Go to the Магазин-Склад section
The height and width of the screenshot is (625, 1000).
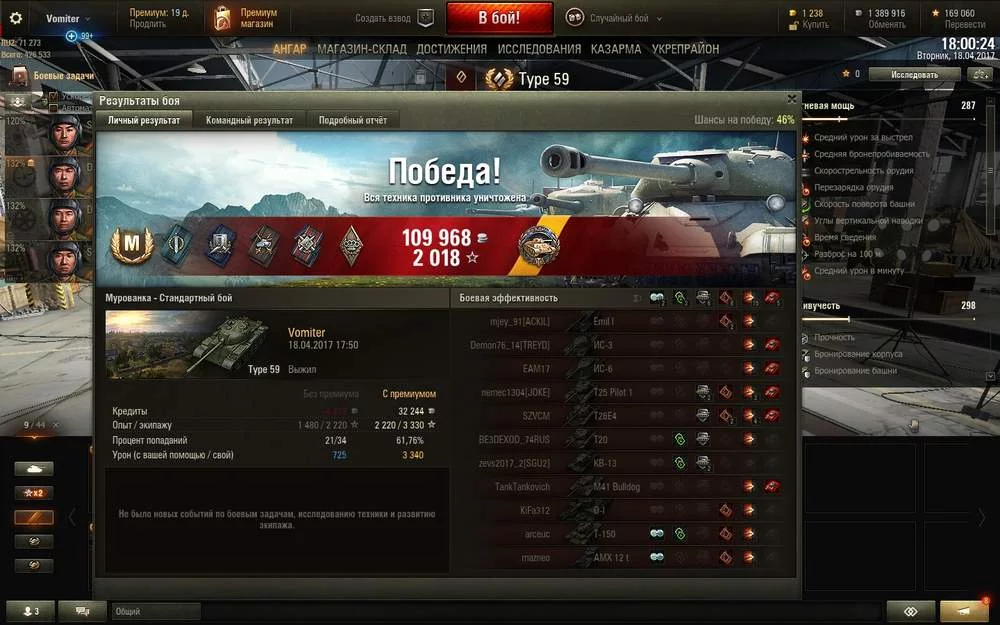pos(362,49)
